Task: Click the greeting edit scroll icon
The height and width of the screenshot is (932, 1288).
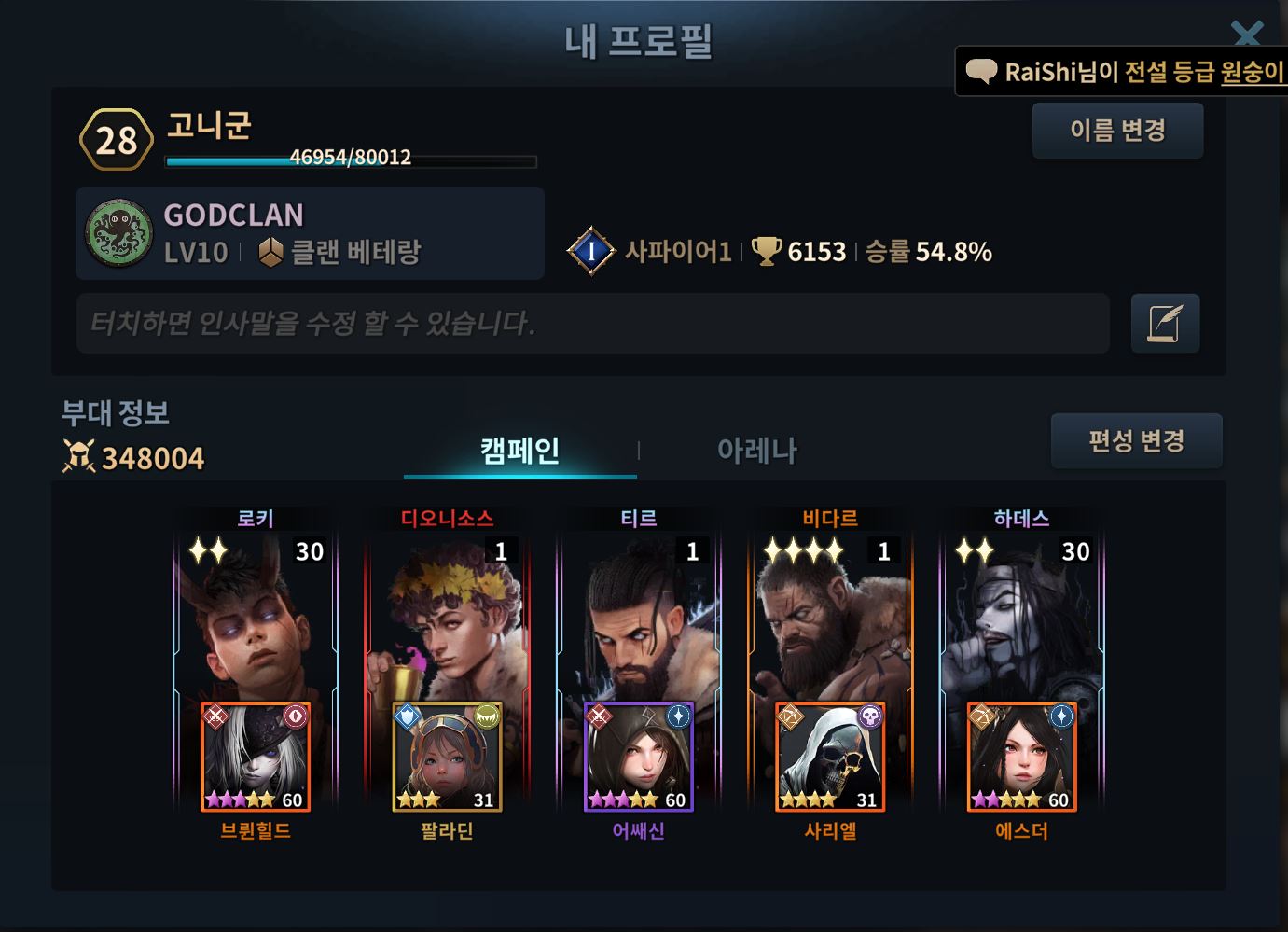Action: click(1165, 324)
